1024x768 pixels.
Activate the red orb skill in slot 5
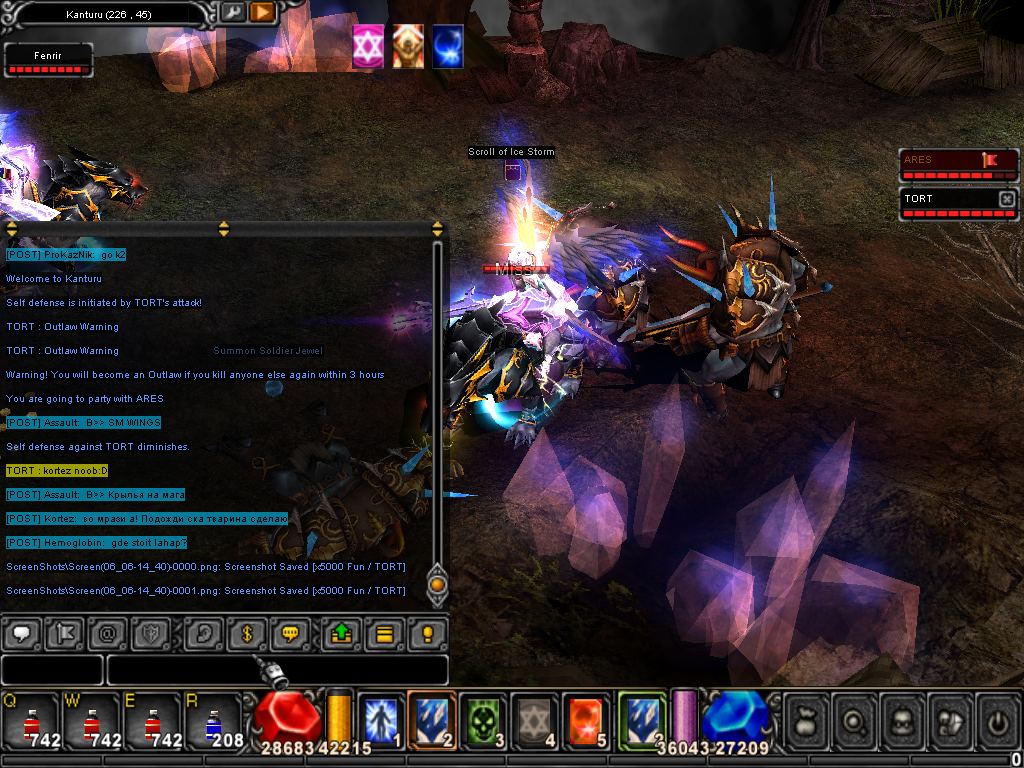pos(585,720)
